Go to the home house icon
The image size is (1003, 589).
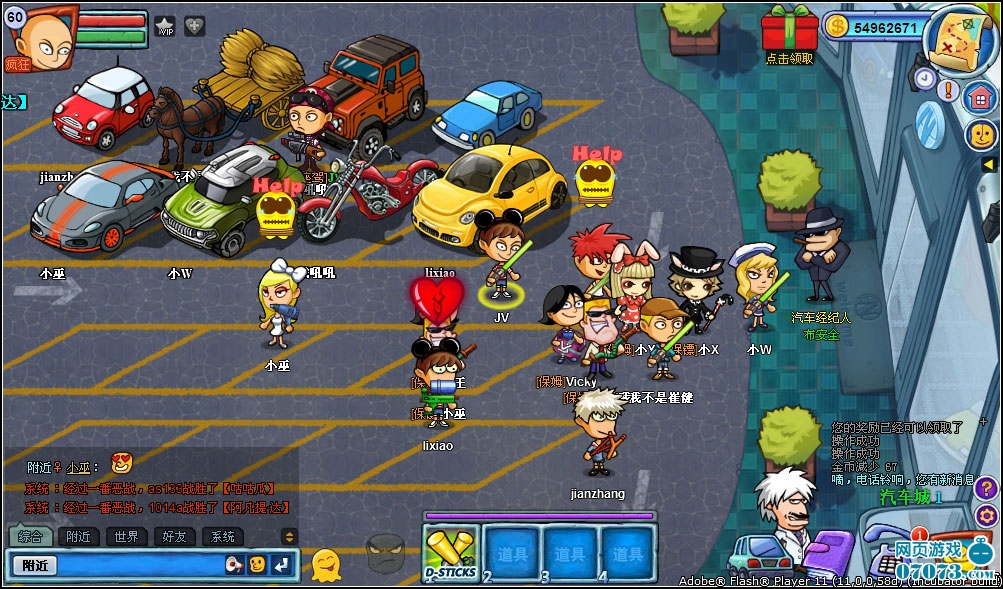click(x=980, y=97)
